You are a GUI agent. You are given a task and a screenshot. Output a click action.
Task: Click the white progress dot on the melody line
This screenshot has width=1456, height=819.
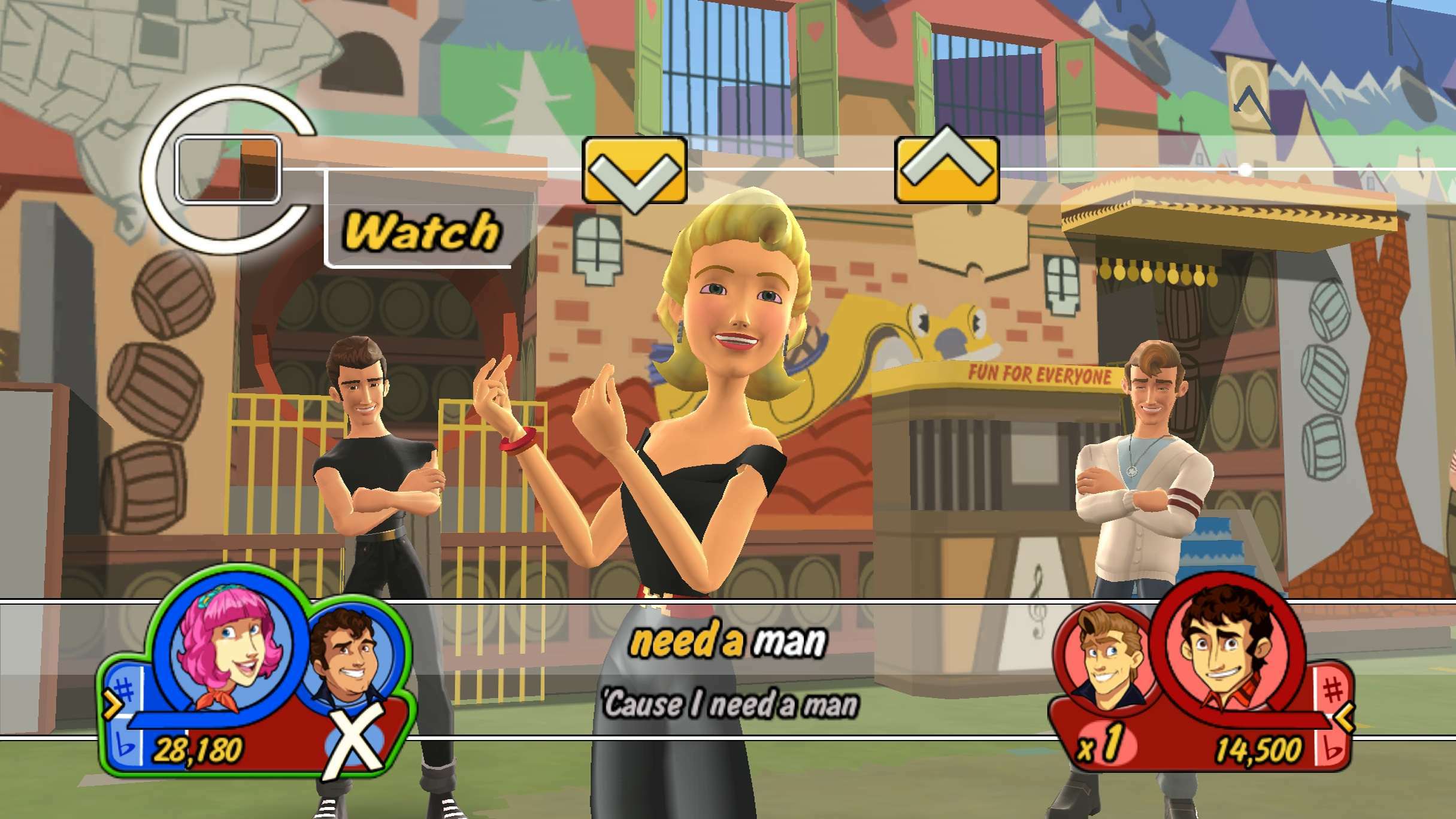pyautogui.click(x=1246, y=169)
